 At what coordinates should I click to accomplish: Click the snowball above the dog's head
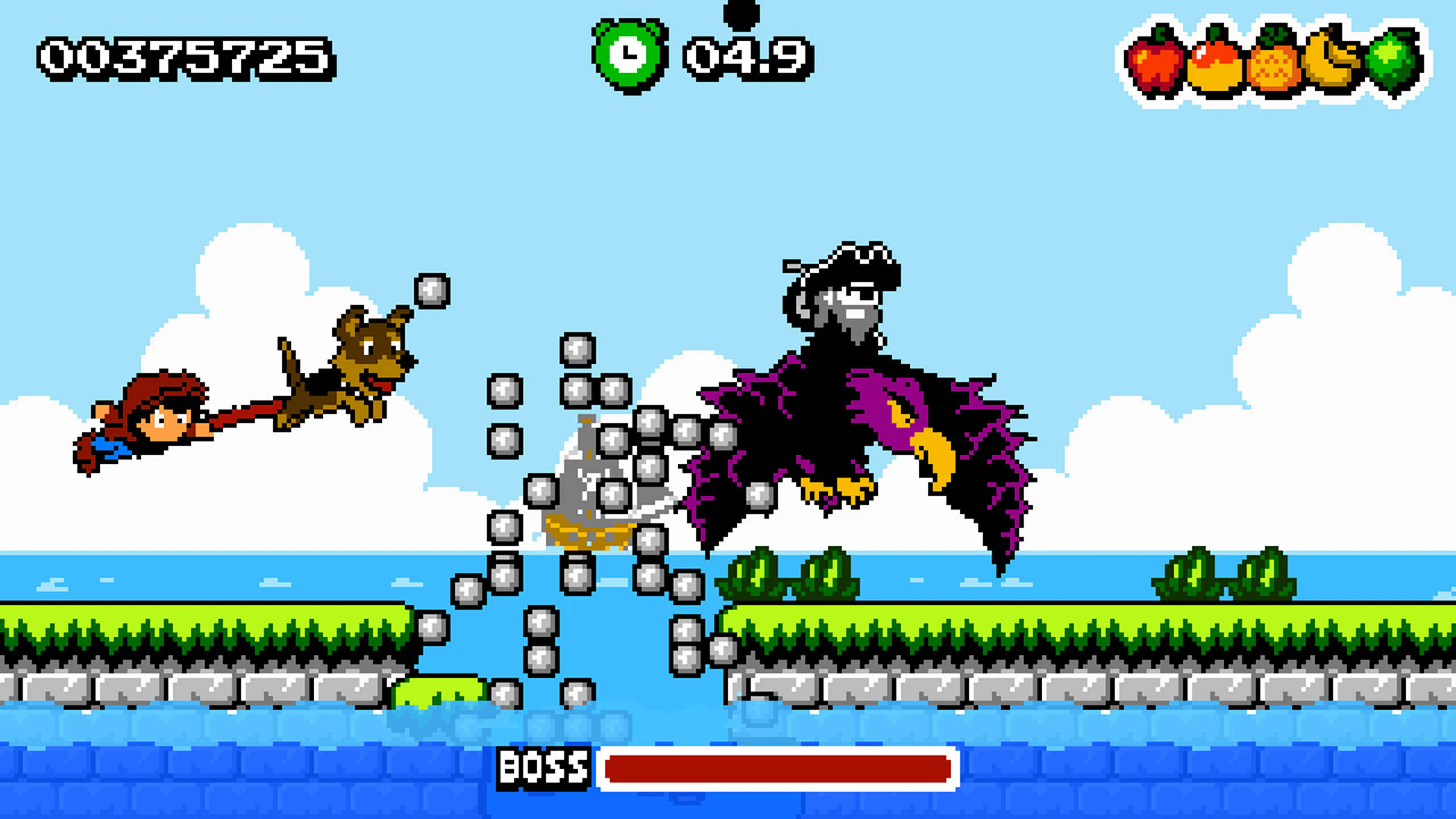(432, 292)
